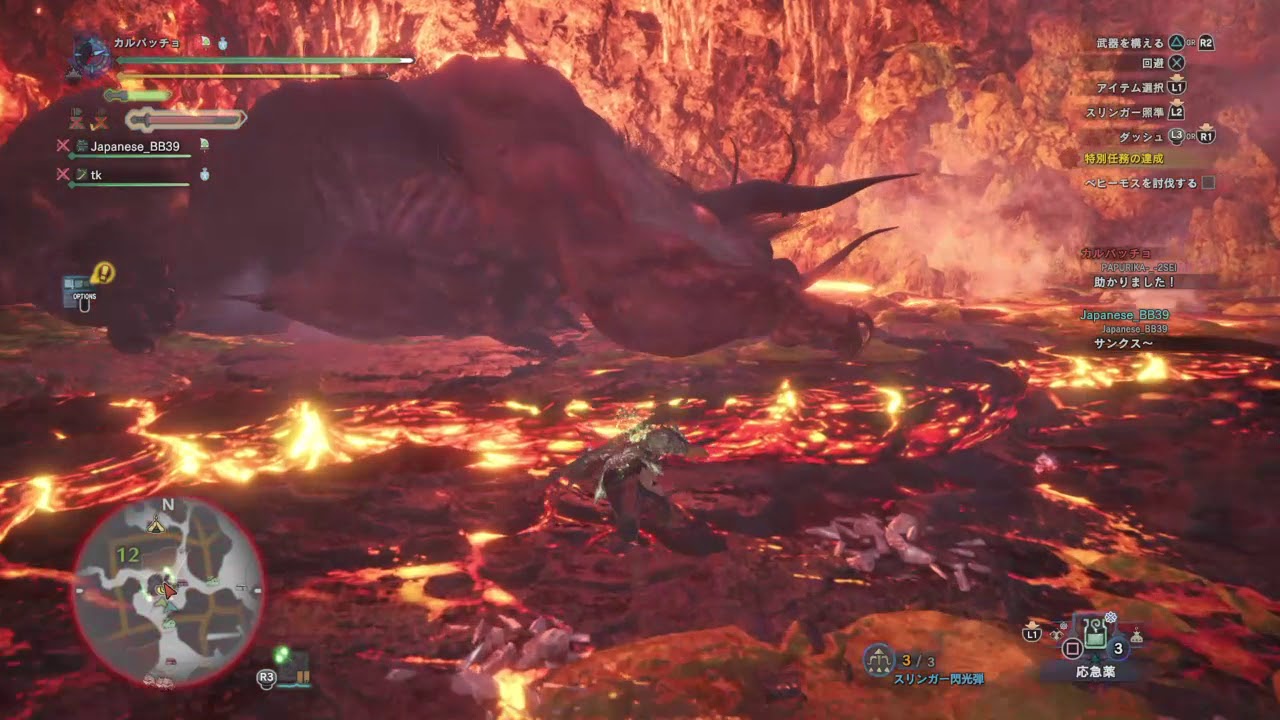This screenshot has width=1280, height=720.
Task: Open the yellow exclamation notification icon
Action: point(103,272)
